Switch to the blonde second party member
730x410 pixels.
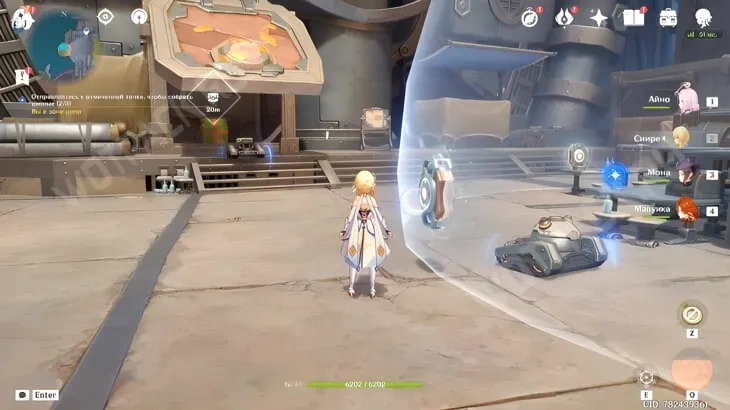682,138
